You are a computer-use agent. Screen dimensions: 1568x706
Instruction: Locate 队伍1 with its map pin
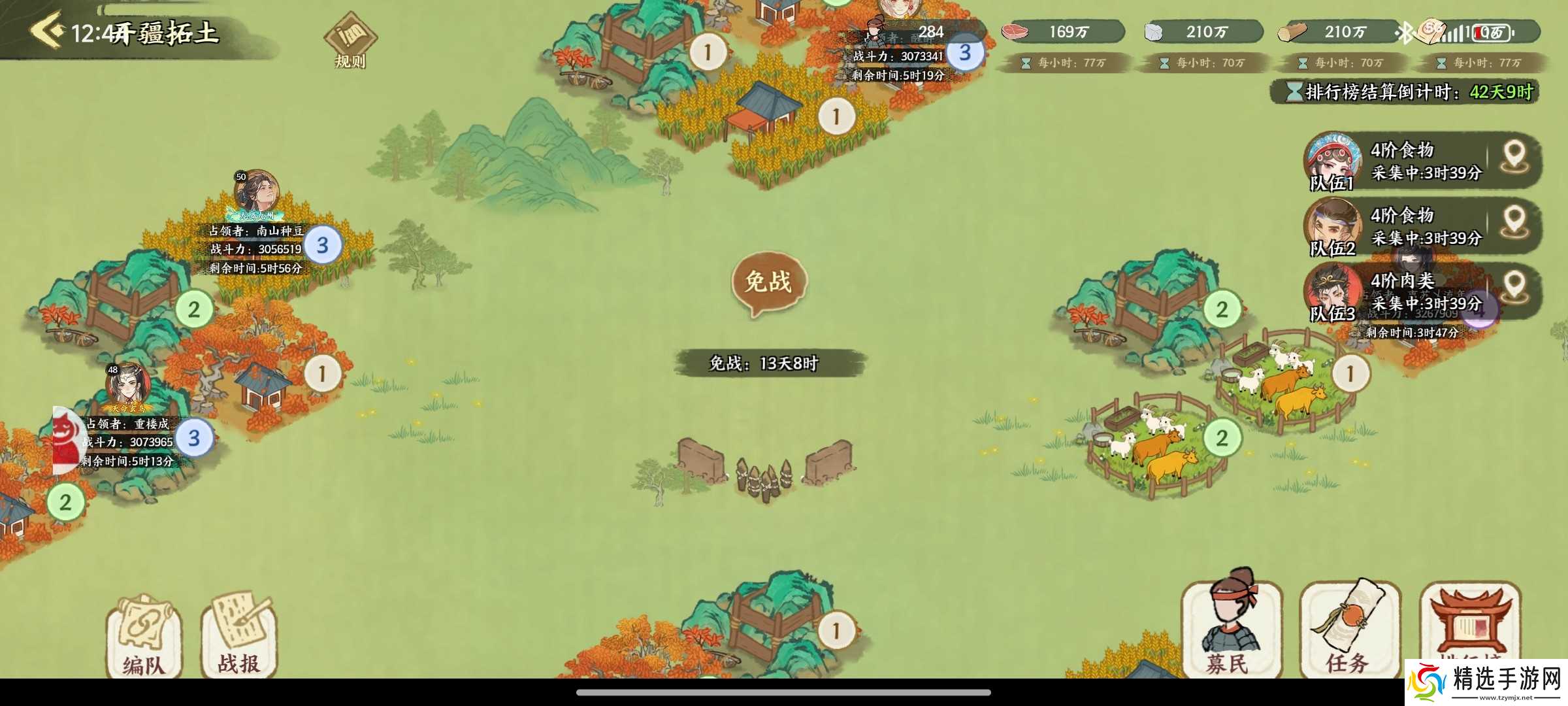coord(1514,158)
